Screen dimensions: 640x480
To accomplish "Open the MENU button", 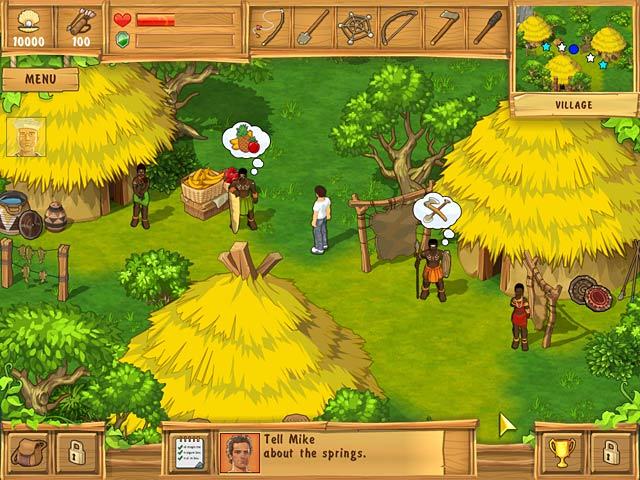I will [x=39, y=79].
